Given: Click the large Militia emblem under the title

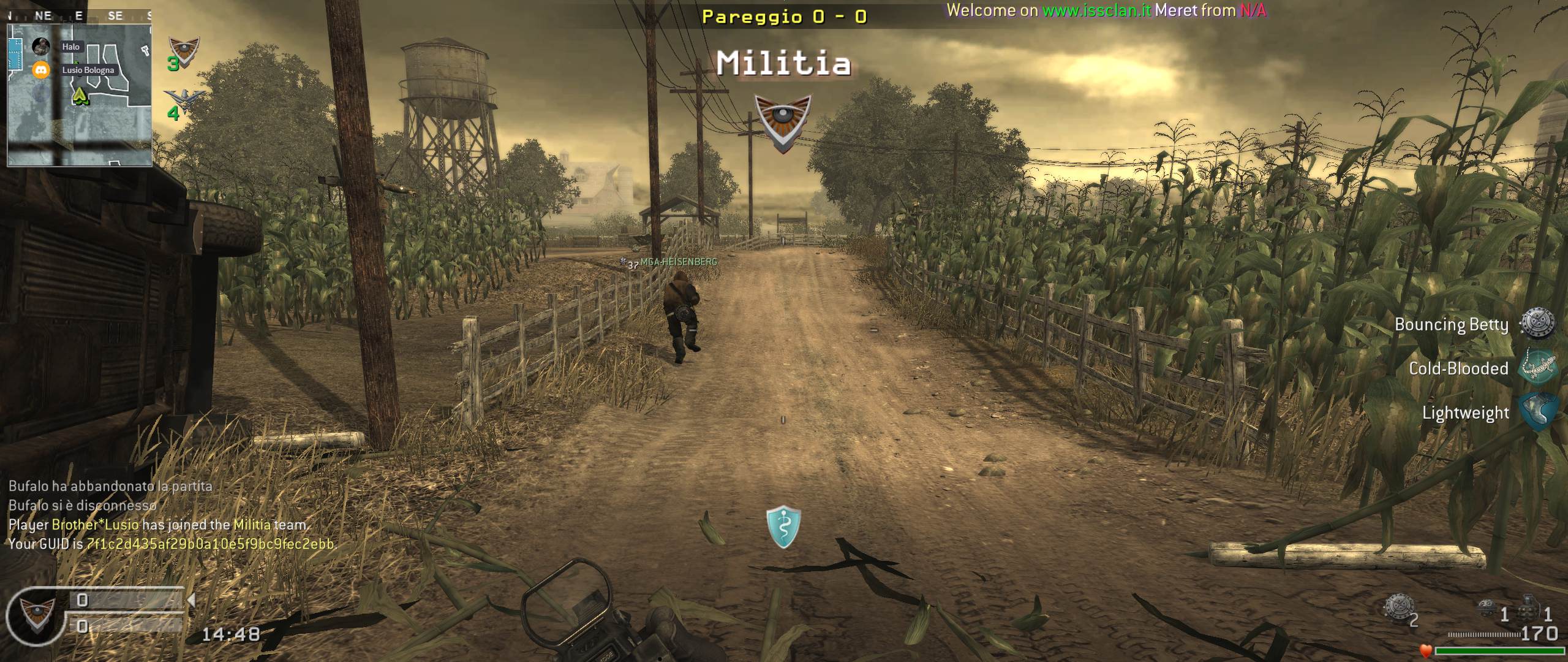Looking at the screenshot, I should tap(783, 122).
